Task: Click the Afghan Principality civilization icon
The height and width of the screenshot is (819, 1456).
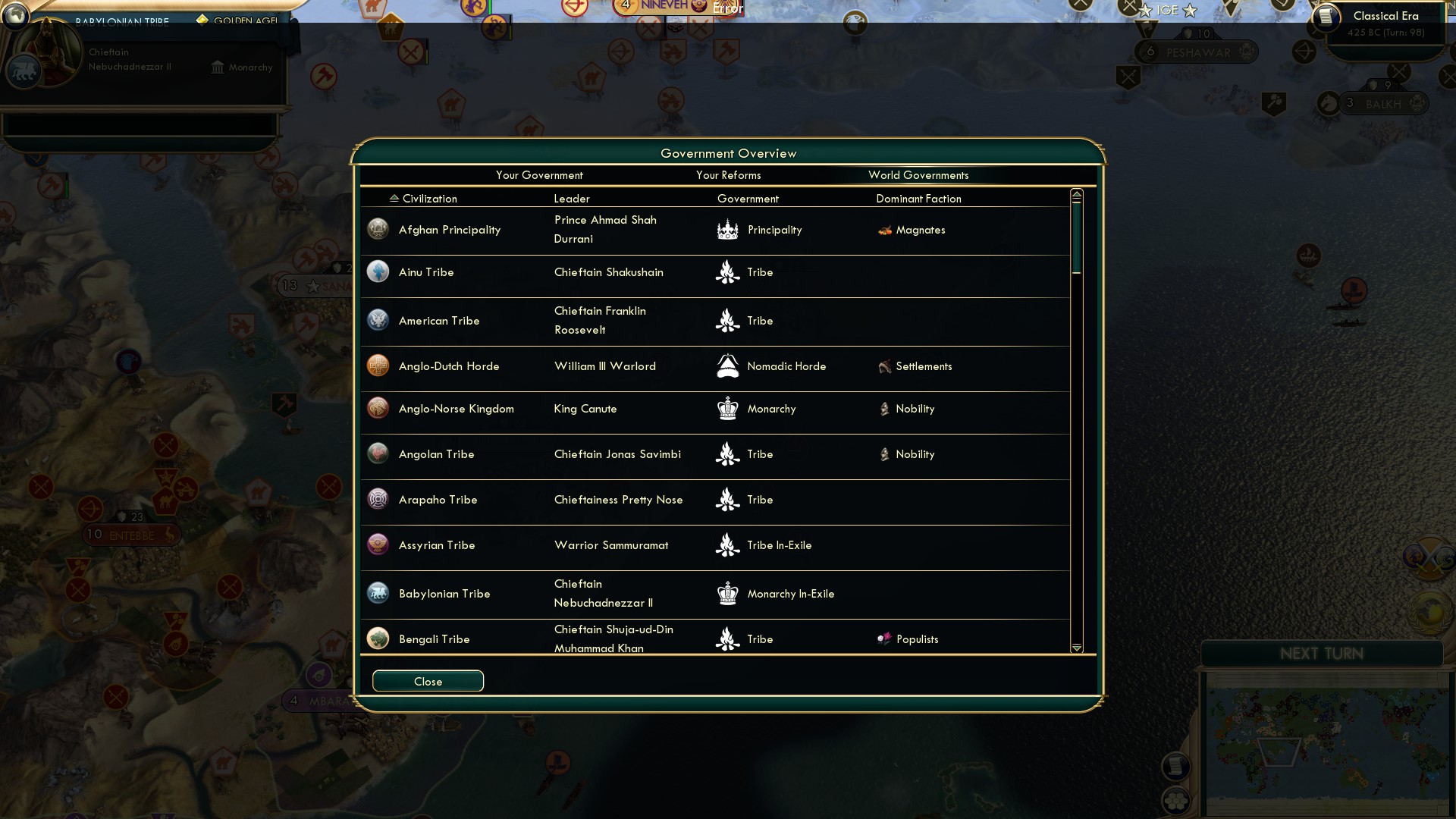Action: [x=378, y=228]
